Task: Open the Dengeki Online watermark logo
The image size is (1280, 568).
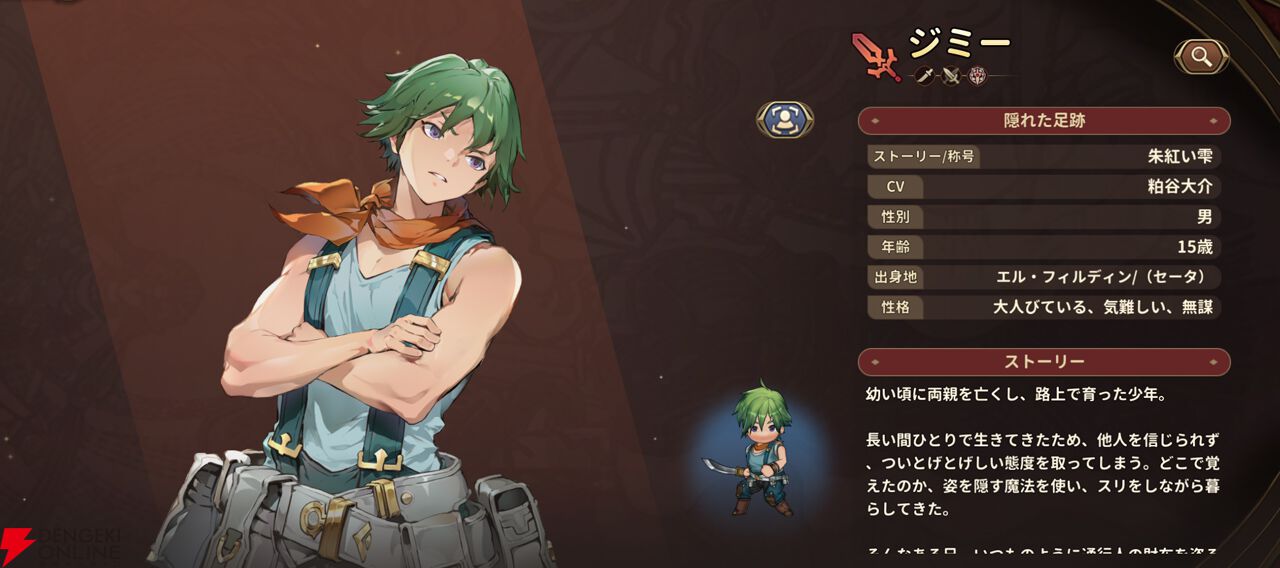Action: [60, 545]
